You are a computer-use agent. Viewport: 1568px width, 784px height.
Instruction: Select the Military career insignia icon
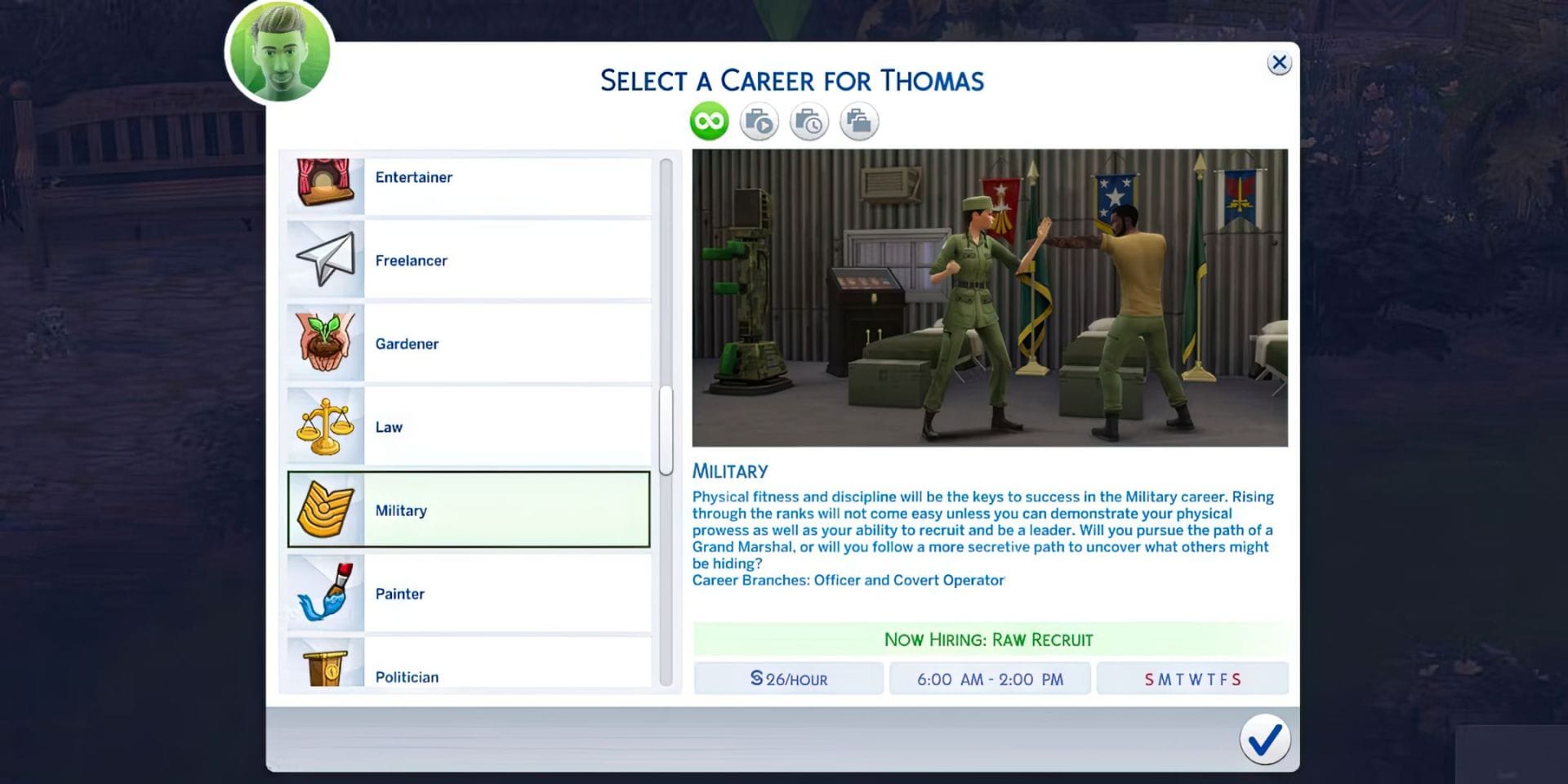pos(325,509)
